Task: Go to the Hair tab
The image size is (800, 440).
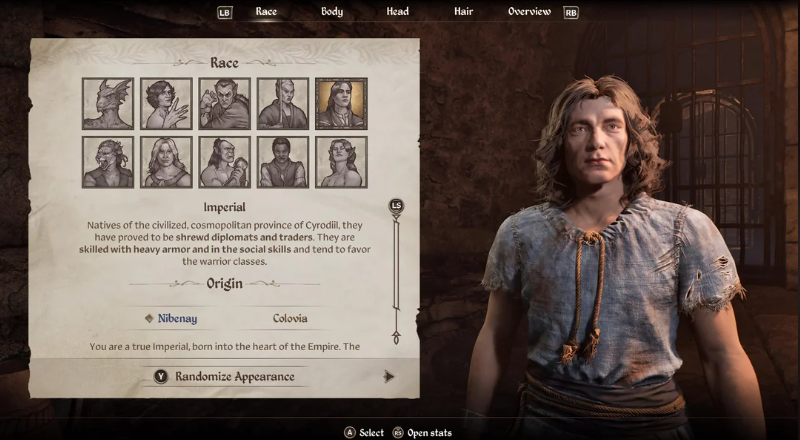Action: tap(463, 12)
